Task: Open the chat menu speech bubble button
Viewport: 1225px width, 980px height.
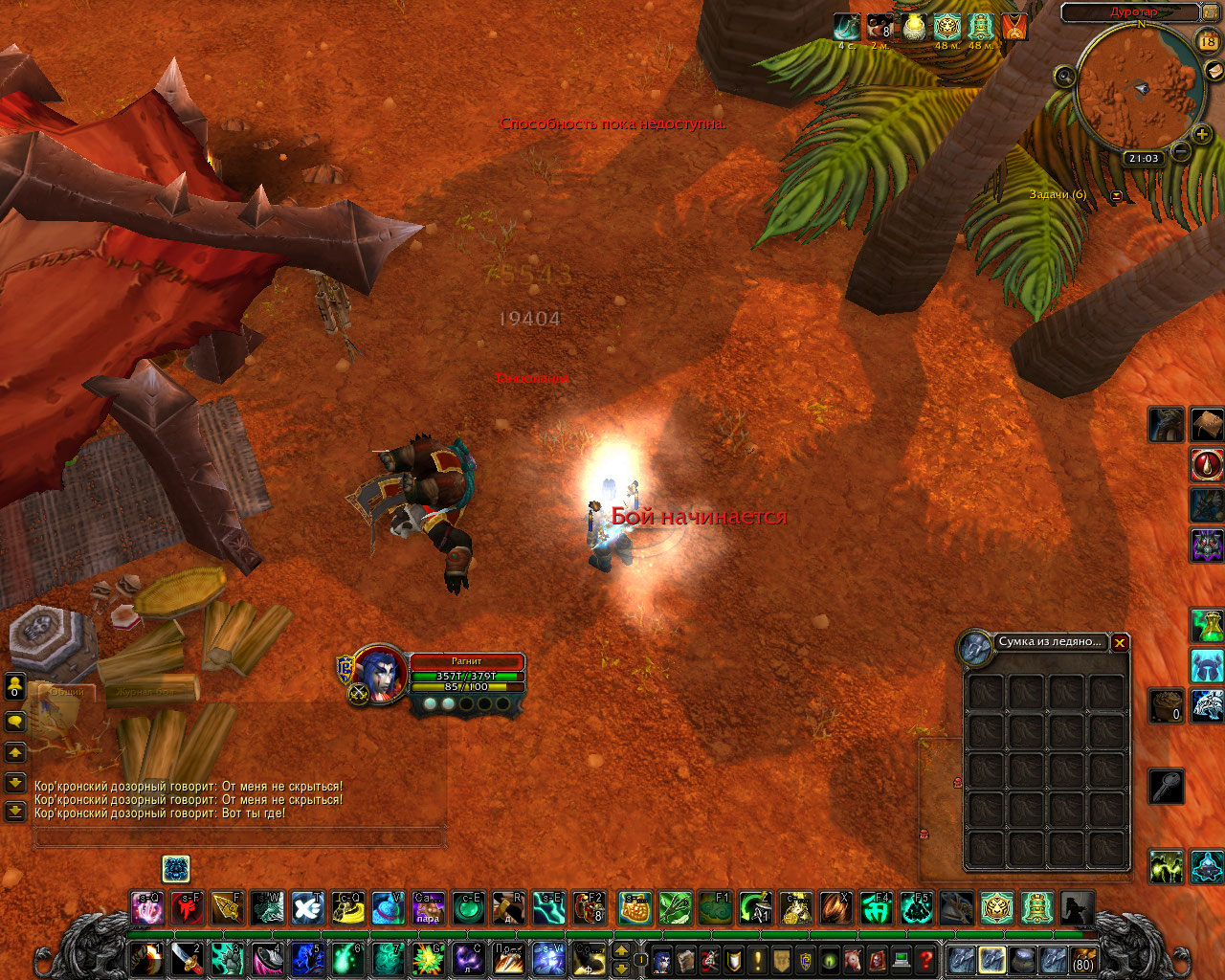Action: 15,721
